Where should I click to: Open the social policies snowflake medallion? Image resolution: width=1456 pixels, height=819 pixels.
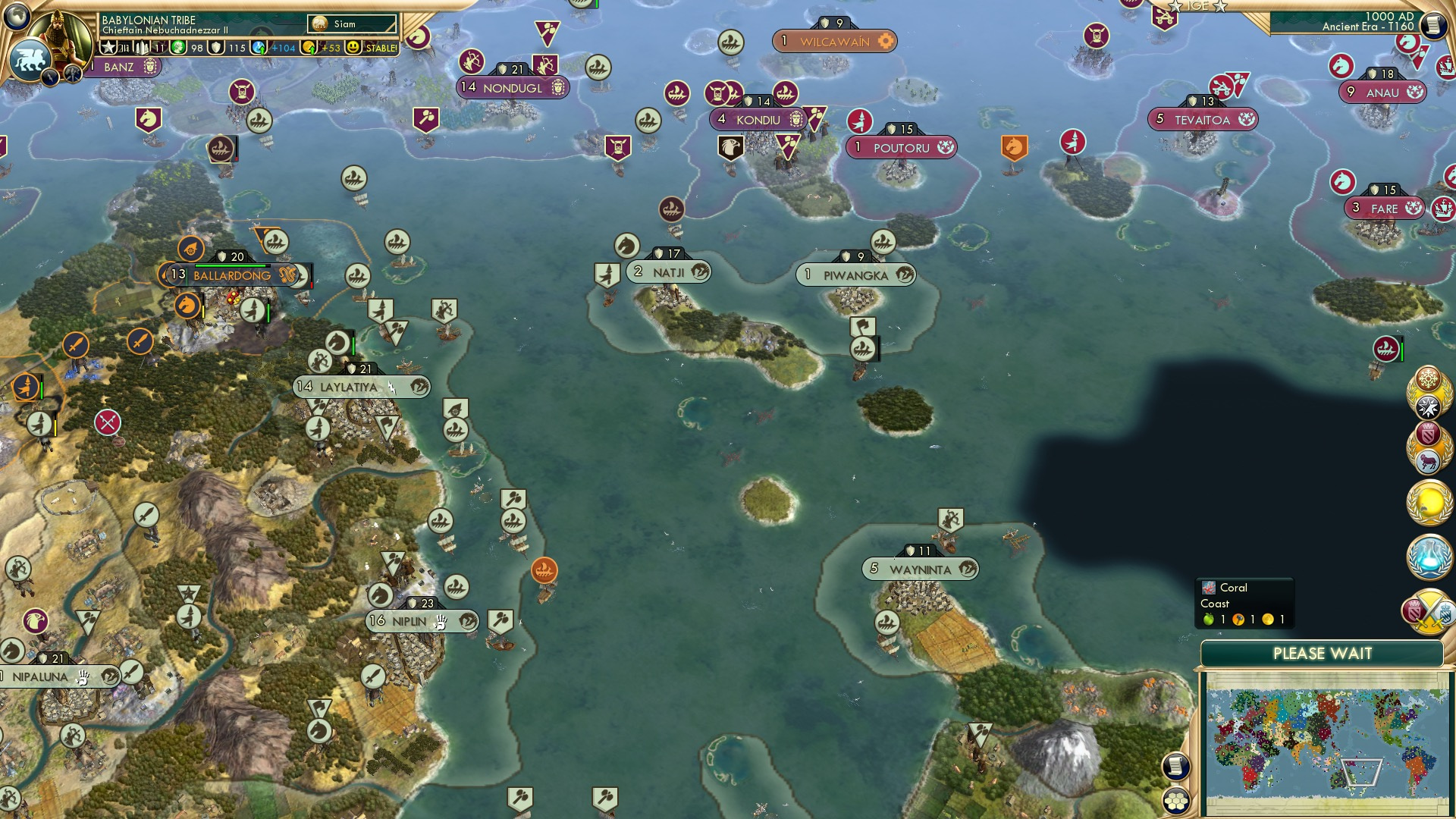tap(1428, 378)
